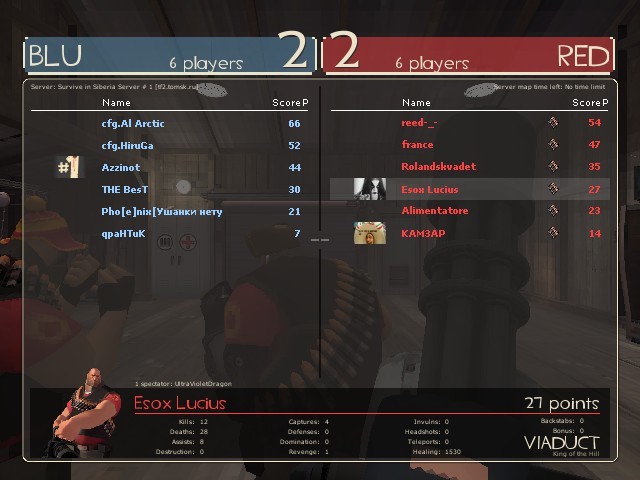The height and width of the screenshot is (480, 640).
Task: Click Esox Lucius avatar thumbnail
Action: coord(370,189)
